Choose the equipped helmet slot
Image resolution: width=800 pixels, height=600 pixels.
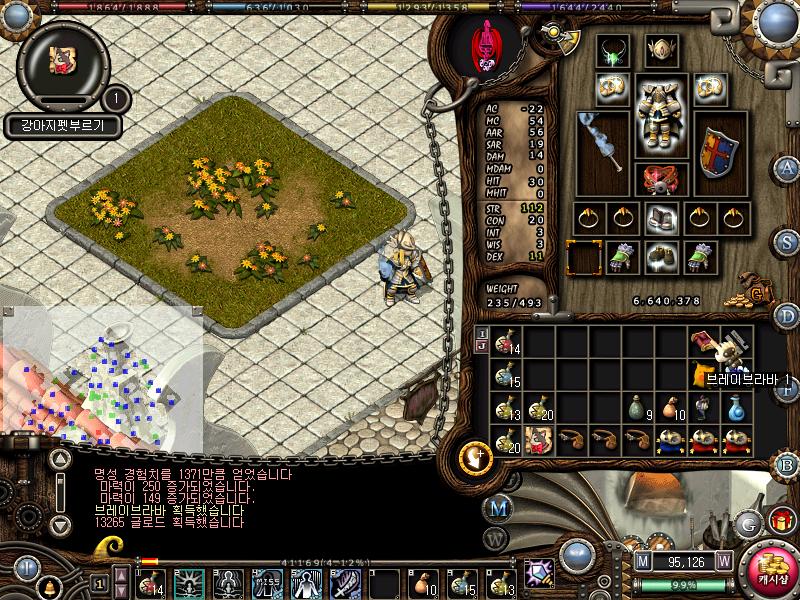pos(660,48)
